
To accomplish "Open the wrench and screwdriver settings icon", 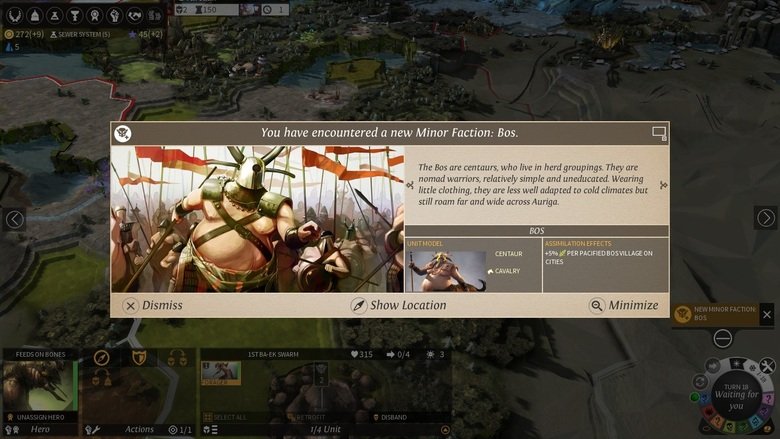I will 767,366.
